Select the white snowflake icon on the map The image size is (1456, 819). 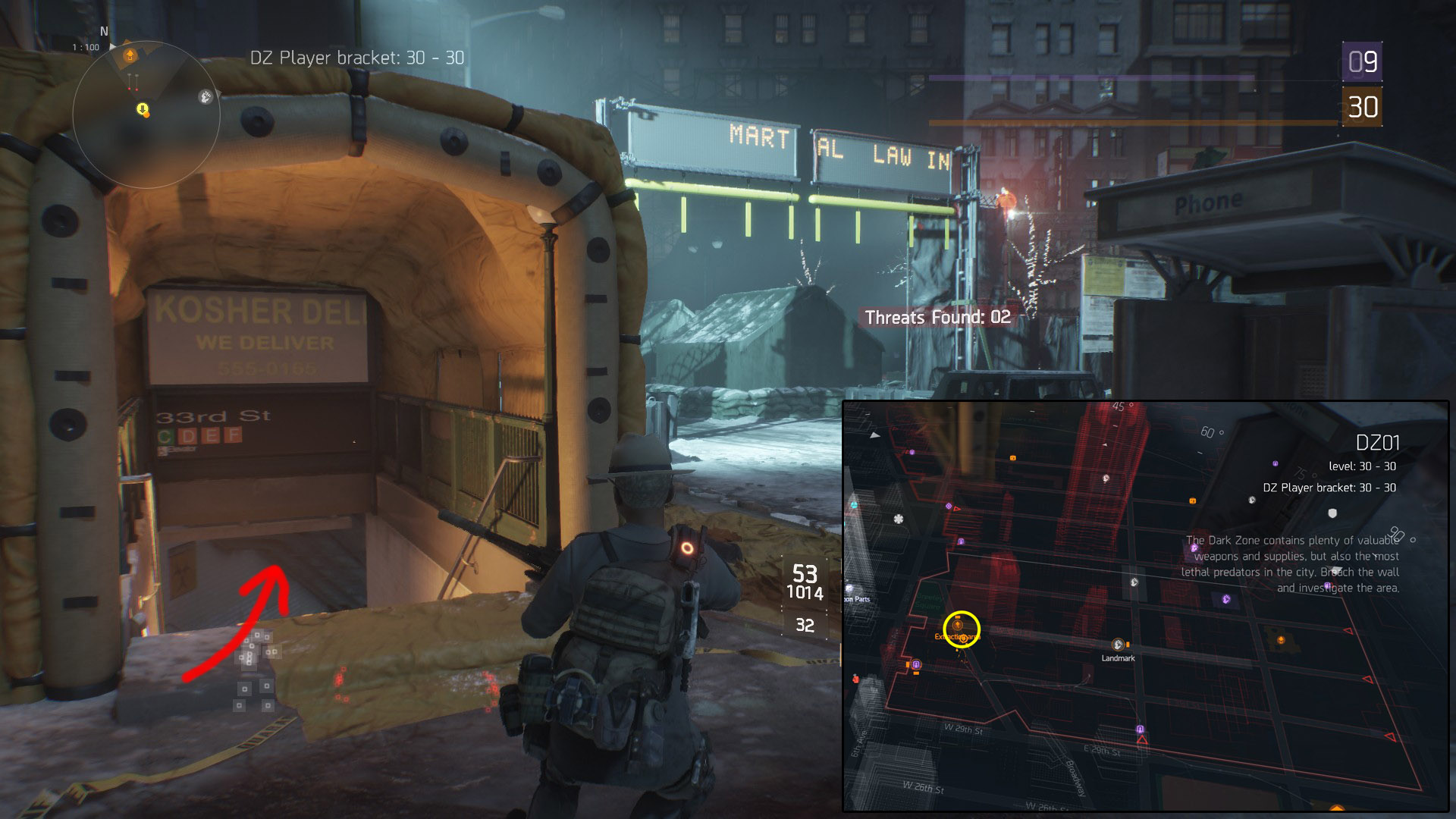click(899, 519)
